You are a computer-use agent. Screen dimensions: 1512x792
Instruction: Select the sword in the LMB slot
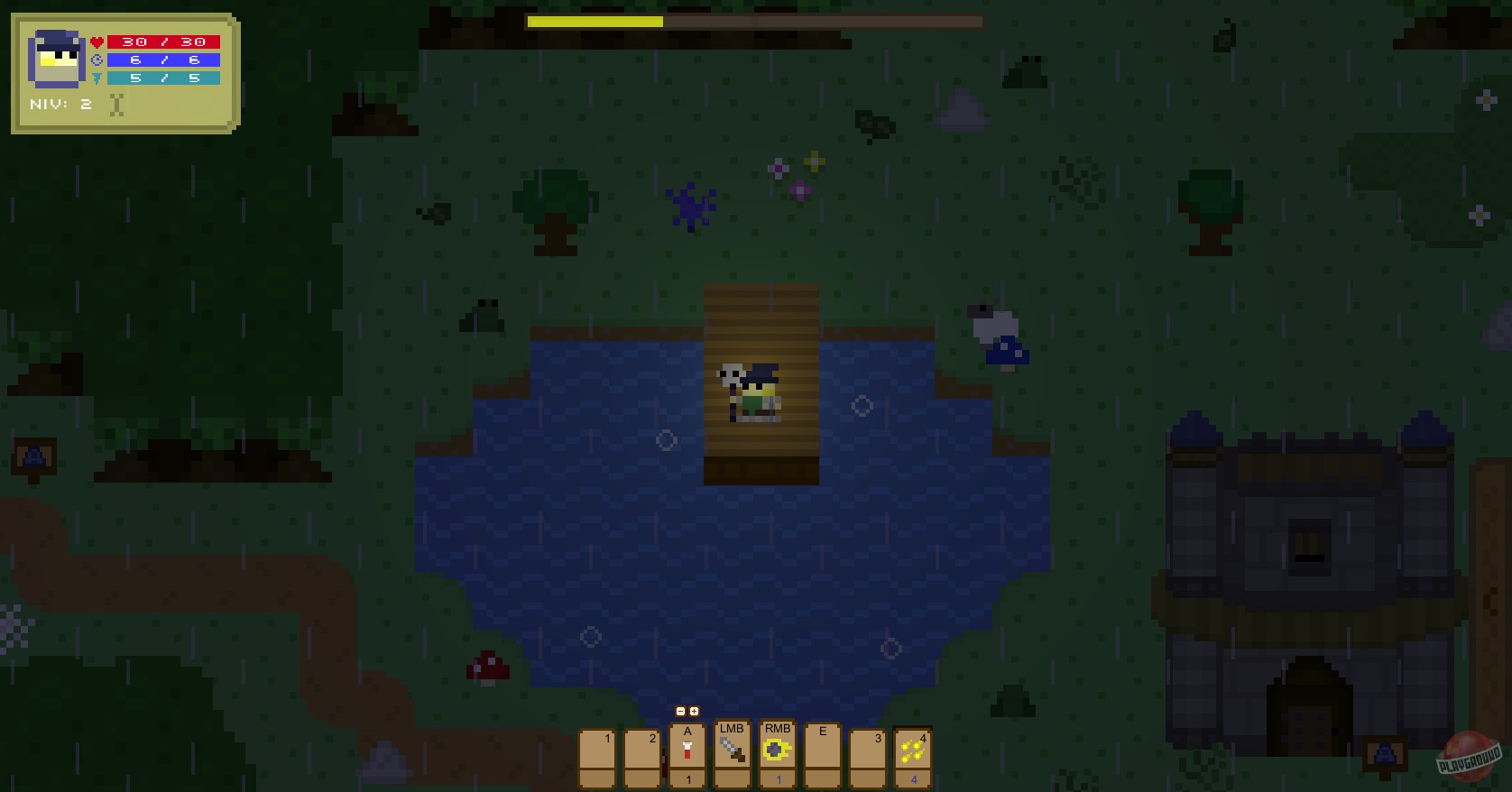tap(733, 751)
